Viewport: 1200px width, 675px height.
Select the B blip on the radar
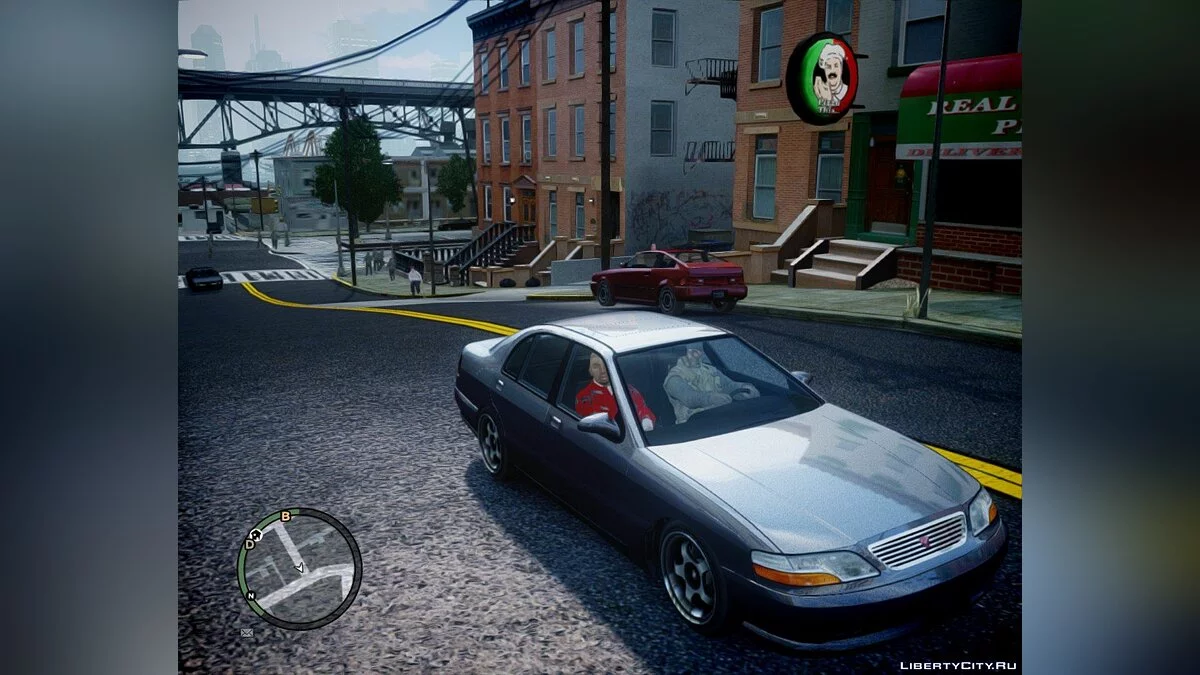(x=285, y=516)
